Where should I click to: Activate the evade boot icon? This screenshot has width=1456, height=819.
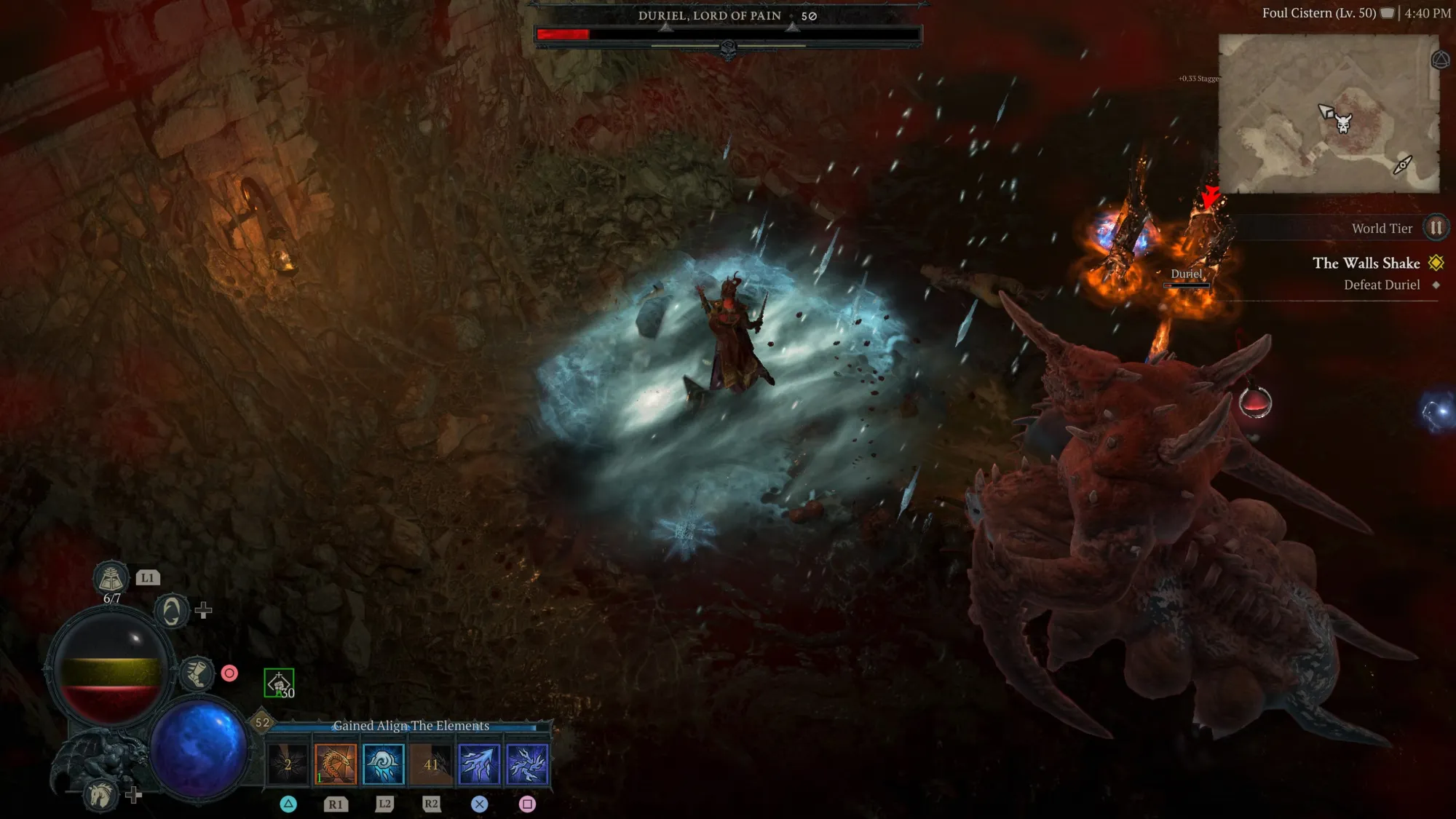[x=196, y=673]
